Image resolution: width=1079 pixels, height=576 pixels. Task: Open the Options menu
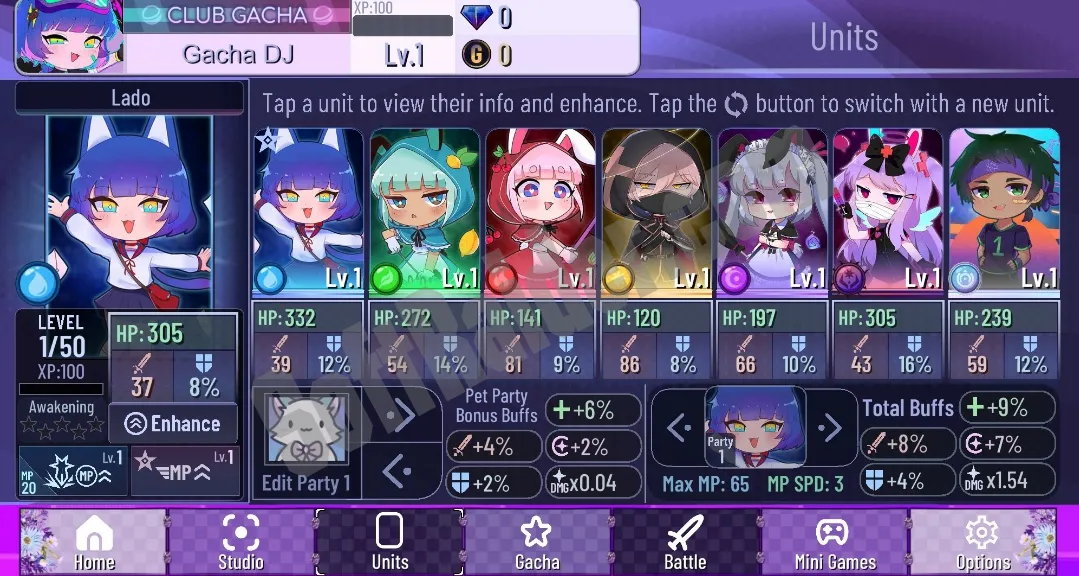tap(982, 541)
